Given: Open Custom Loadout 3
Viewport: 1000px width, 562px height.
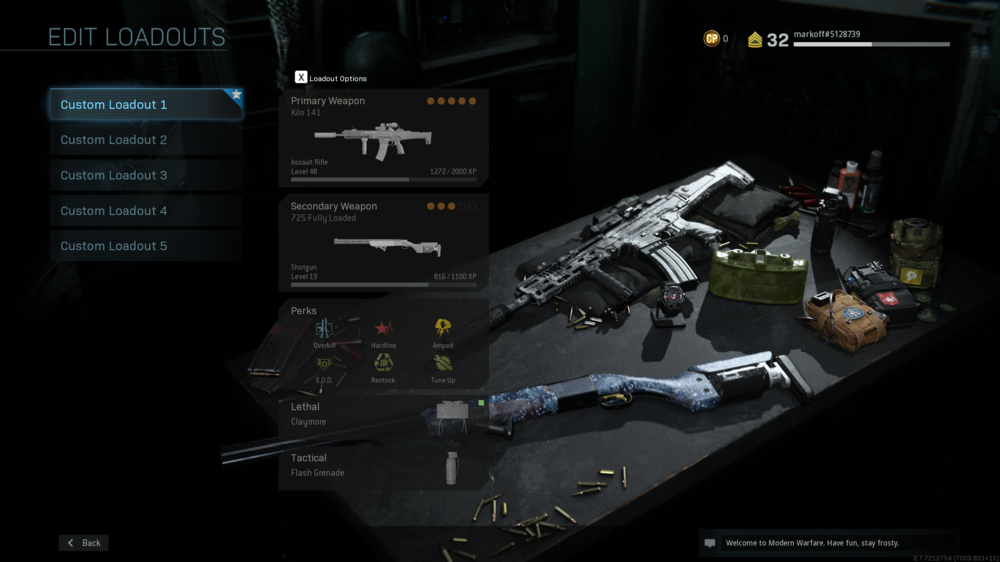Looking at the screenshot, I should (146, 175).
